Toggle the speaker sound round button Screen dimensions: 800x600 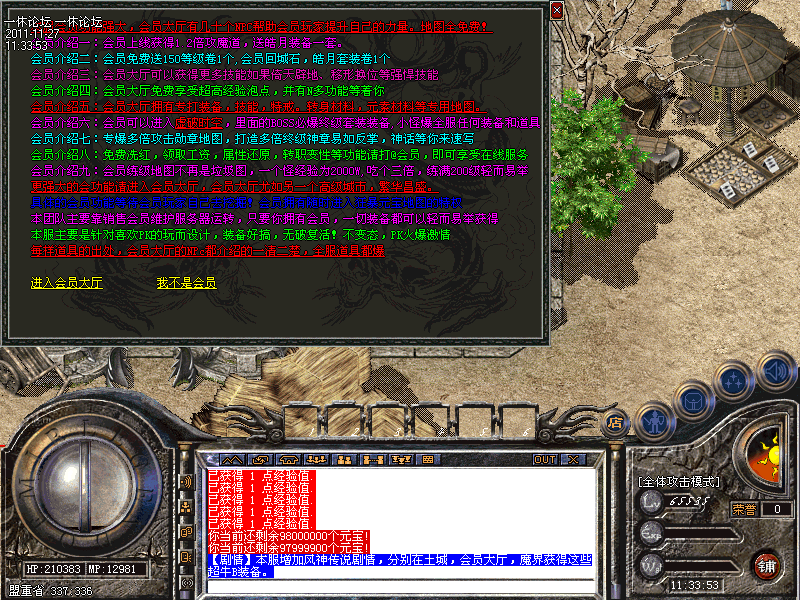click(x=773, y=372)
